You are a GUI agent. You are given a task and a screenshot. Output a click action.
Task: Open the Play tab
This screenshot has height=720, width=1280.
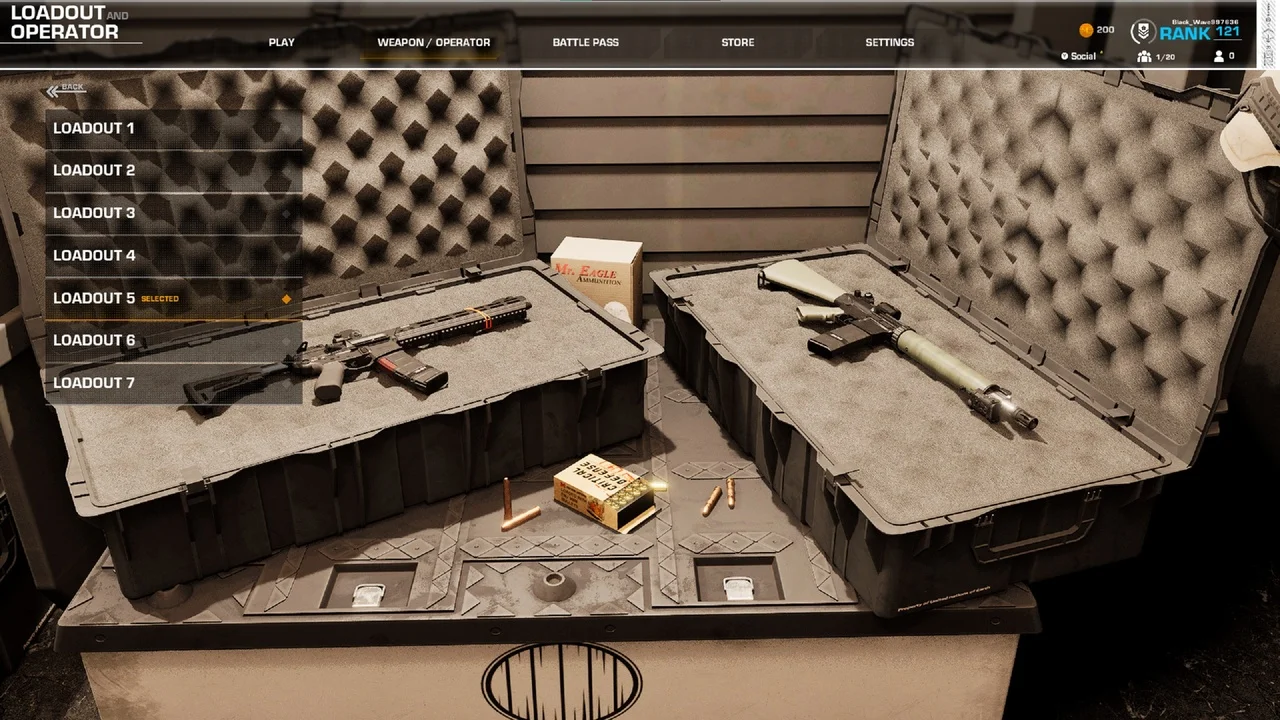coord(281,43)
